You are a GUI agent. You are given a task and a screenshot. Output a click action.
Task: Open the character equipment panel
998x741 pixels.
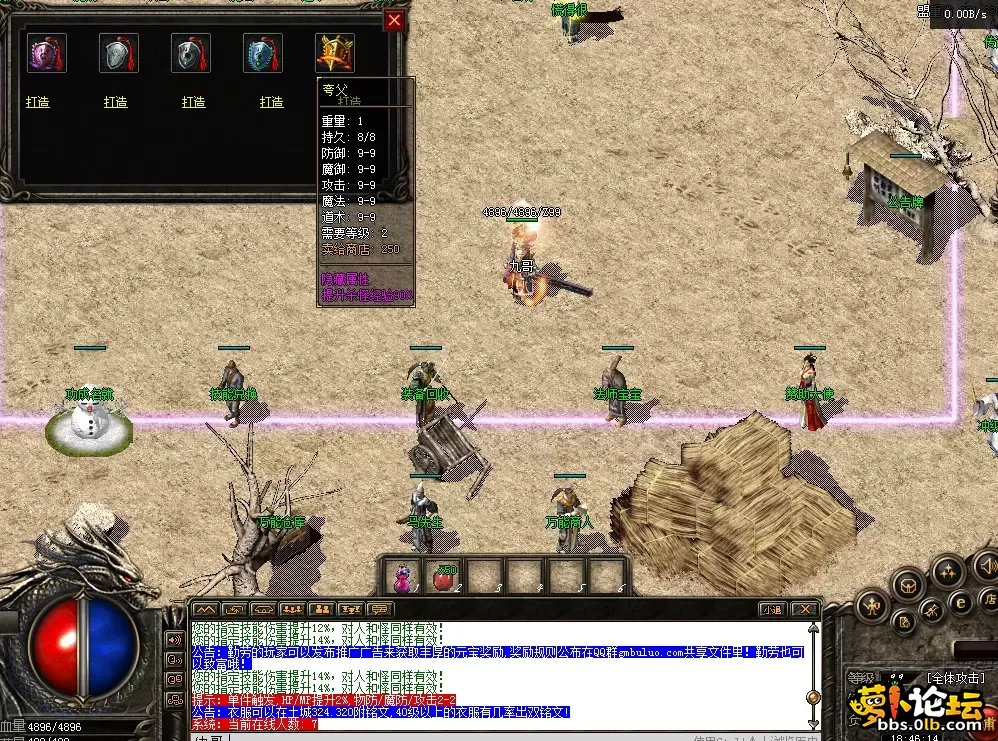[x=872, y=605]
